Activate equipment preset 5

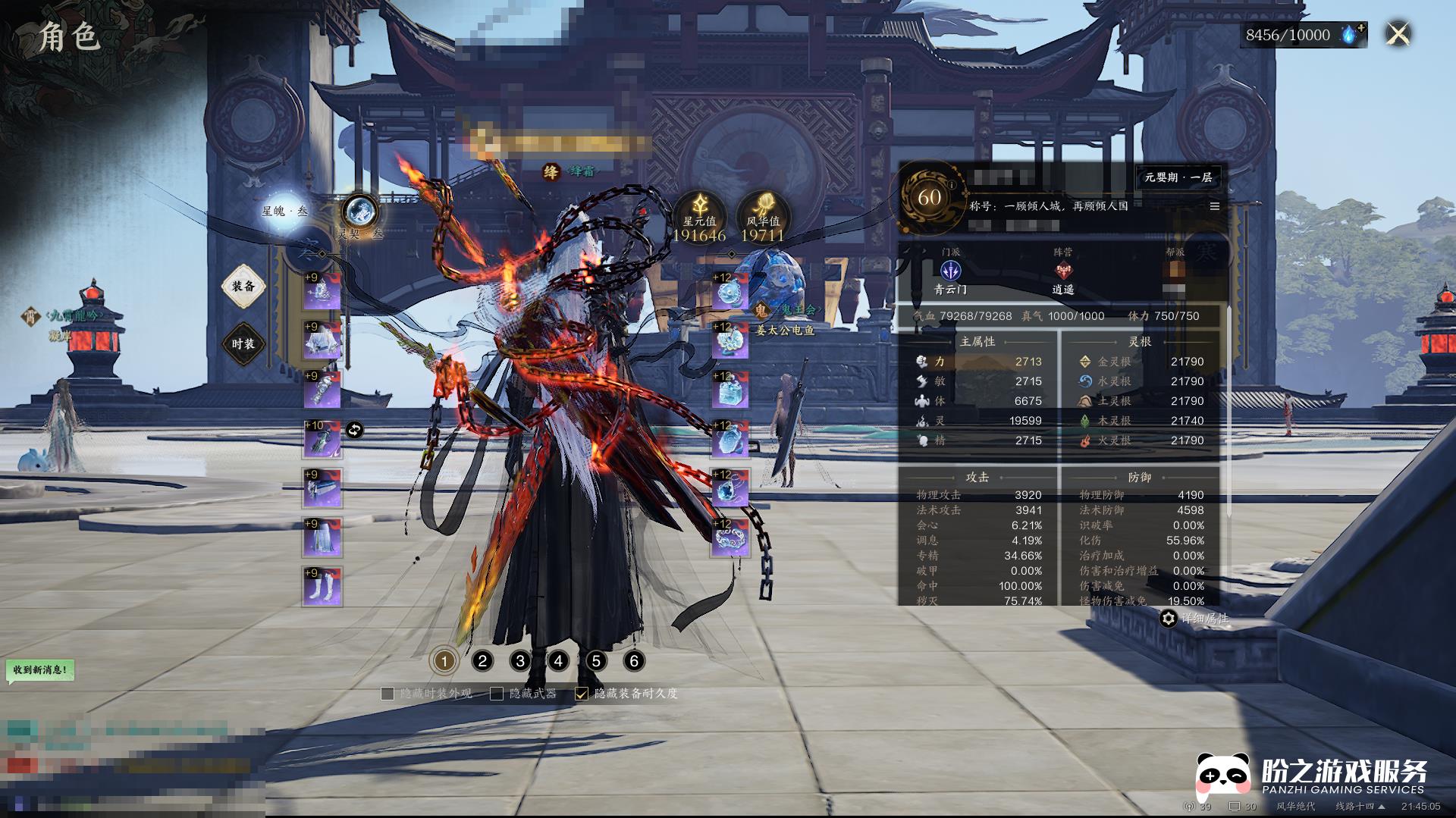click(x=596, y=661)
